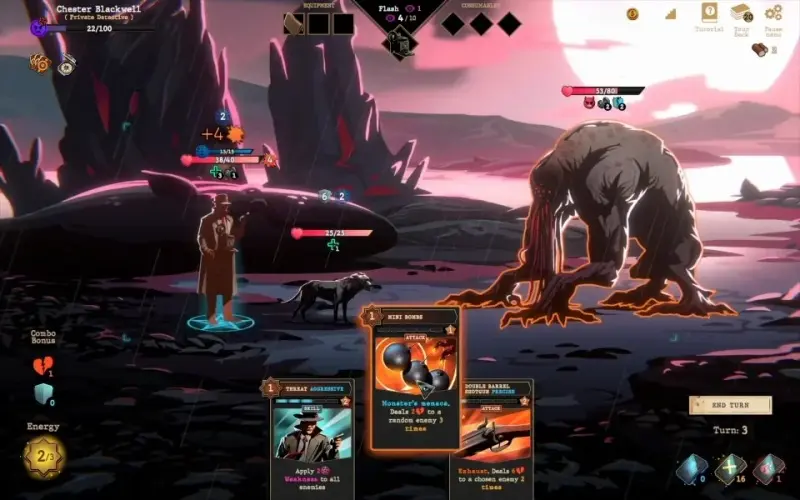This screenshot has height=500, width=800.
Task: Click the End Turn button
Action: (730, 405)
